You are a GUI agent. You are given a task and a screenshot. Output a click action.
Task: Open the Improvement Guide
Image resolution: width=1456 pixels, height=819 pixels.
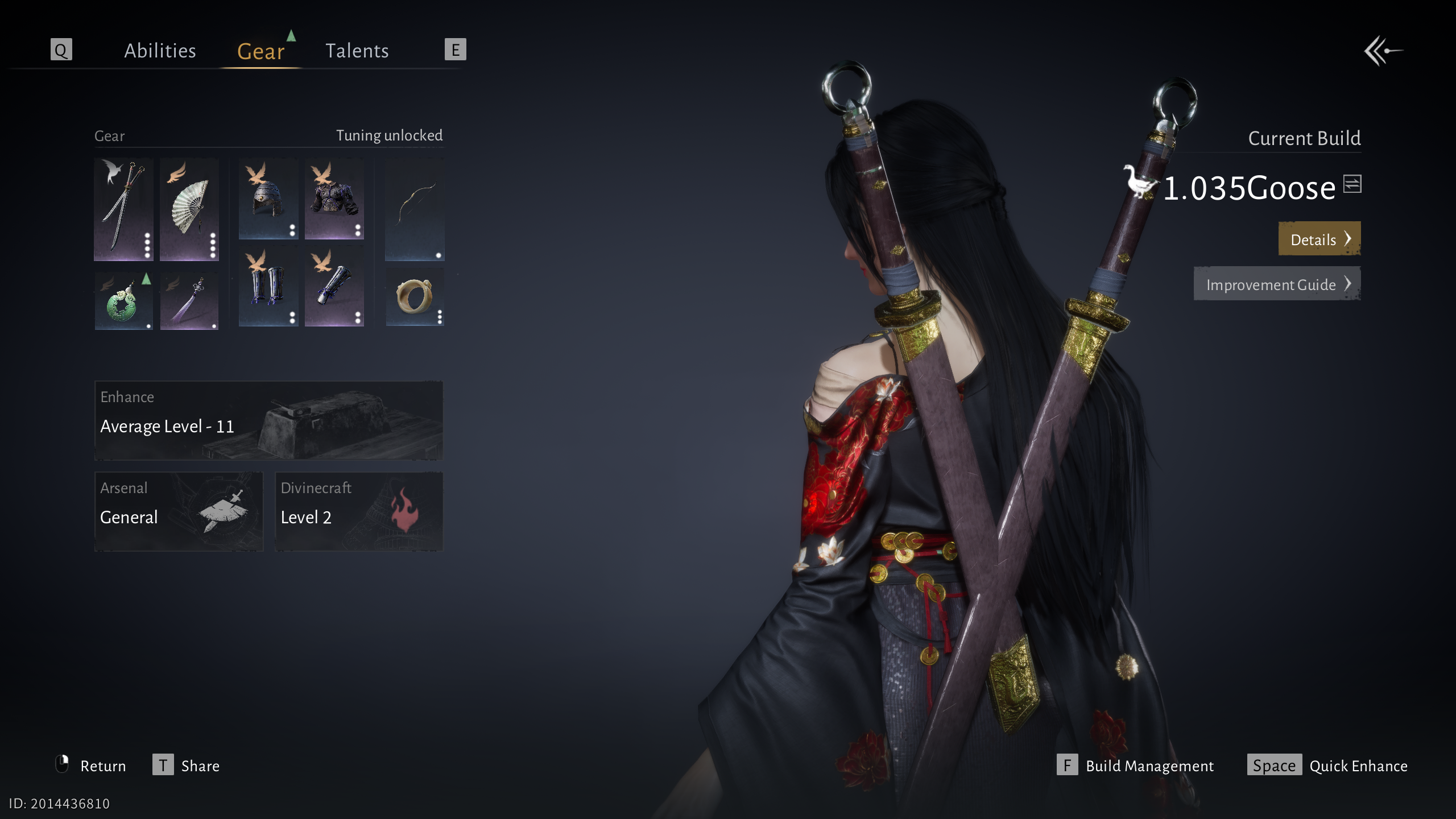point(1277,284)
